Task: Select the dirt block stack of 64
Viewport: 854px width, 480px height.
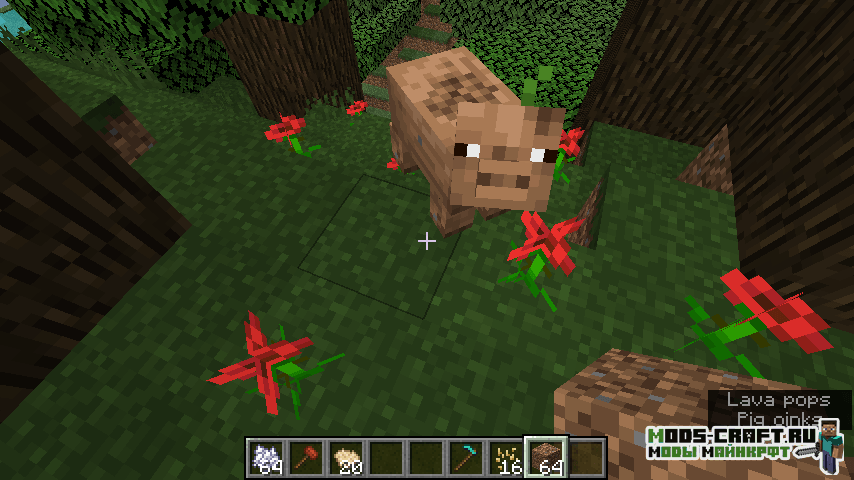Action: (547, 456)
